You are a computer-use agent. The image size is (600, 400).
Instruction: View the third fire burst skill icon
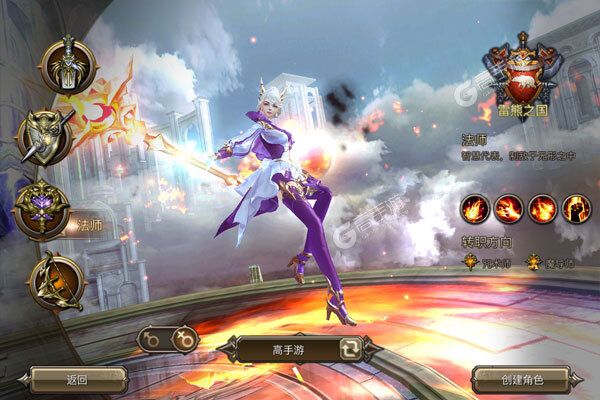pos(543,210)
